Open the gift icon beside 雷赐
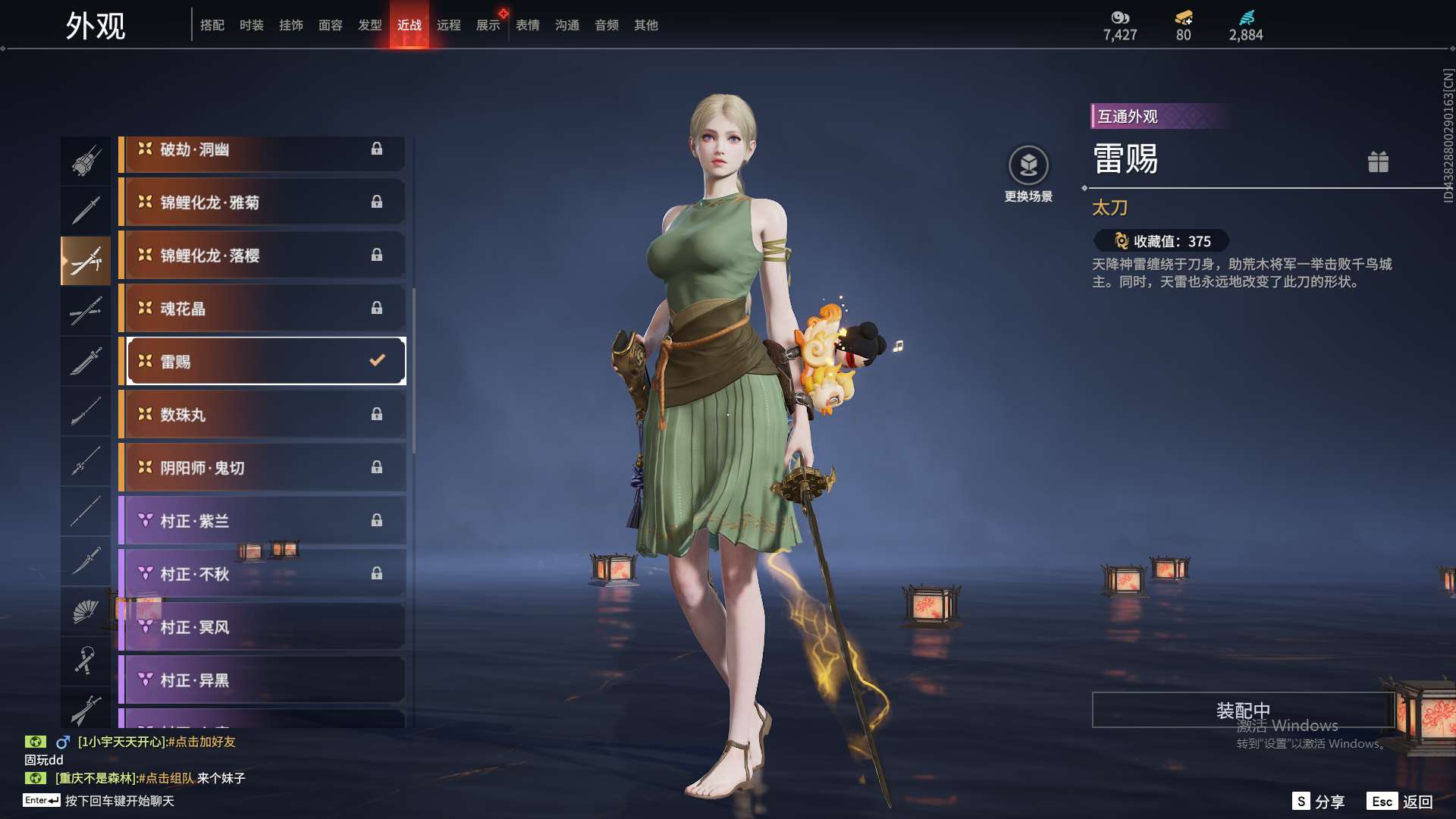The width and height of the screenshot is (1456, 819). click(1378, 162)
